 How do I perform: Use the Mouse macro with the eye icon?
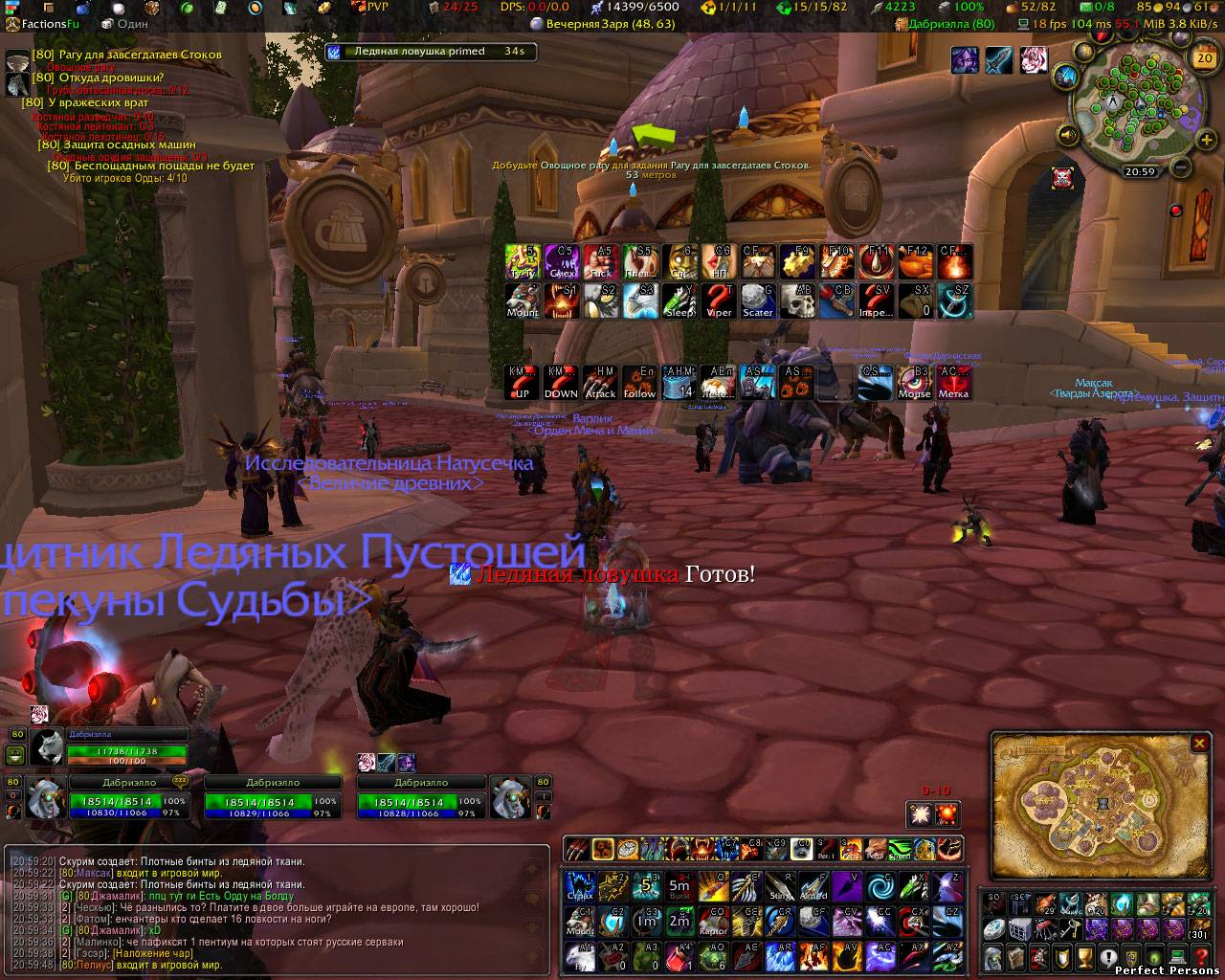pyautogui.click(x=914, y=382)
